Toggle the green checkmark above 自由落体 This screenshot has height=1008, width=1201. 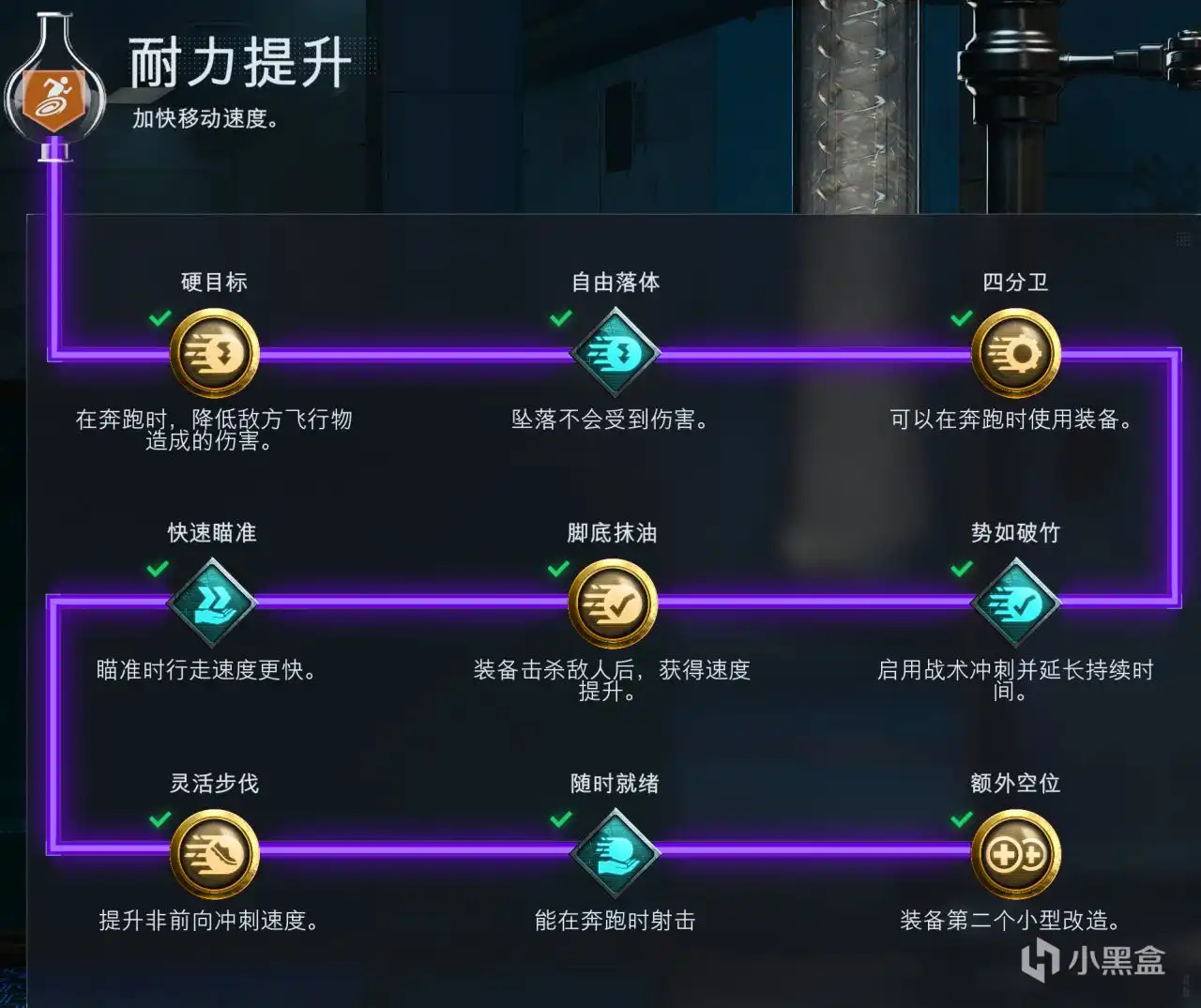tap(561, 317)
